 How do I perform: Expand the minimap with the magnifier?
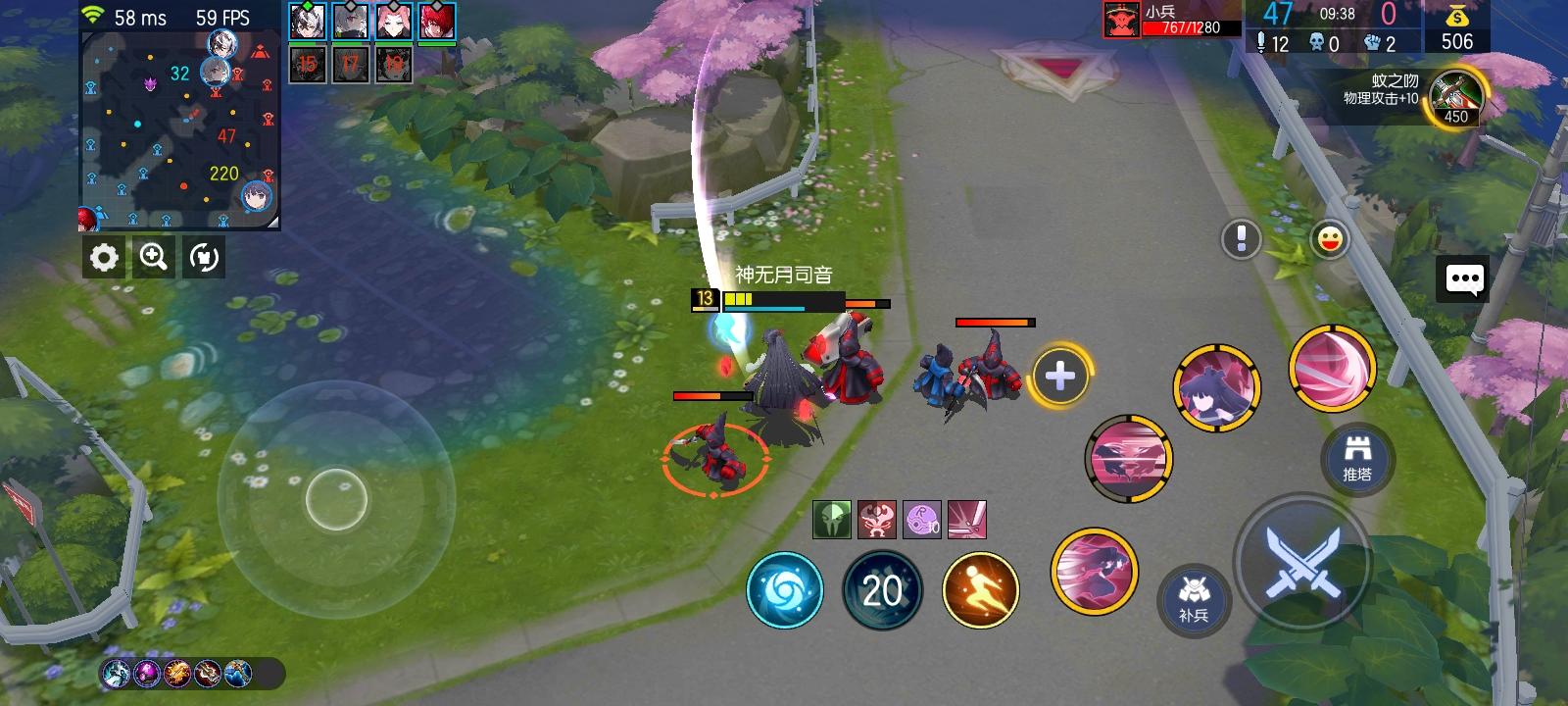[x=152, y=258]
